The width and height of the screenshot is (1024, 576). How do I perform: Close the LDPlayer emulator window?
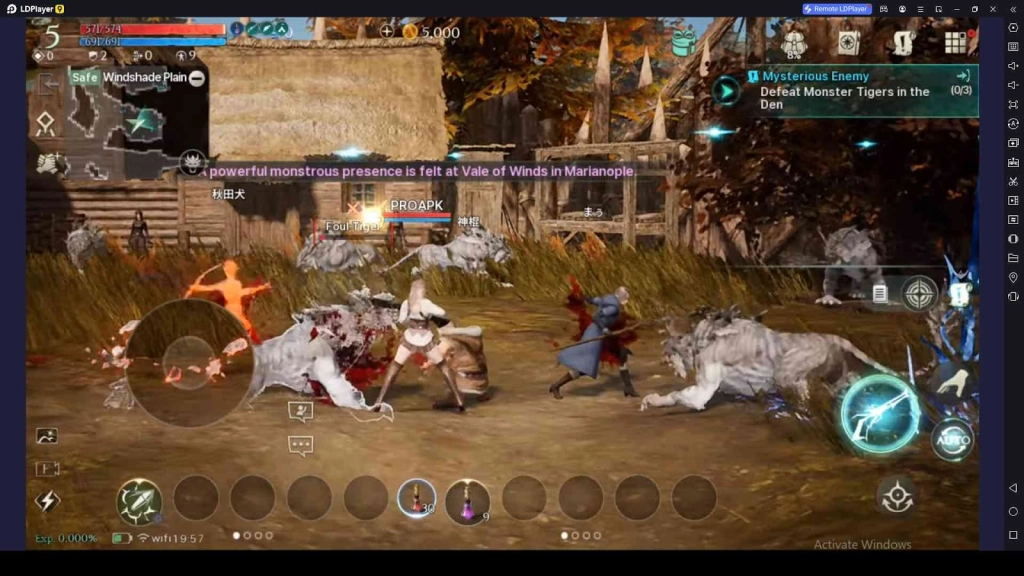(994, 9)
